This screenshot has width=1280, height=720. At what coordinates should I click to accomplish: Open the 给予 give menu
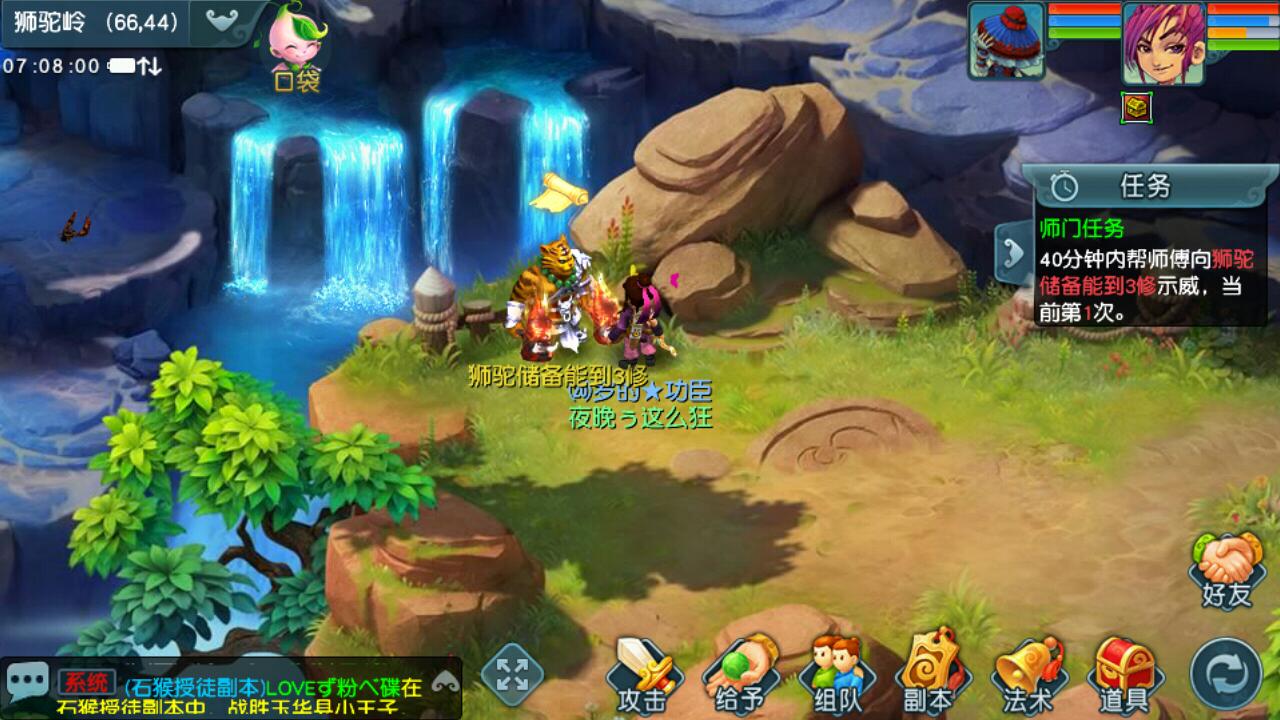[x=740, y=675]
